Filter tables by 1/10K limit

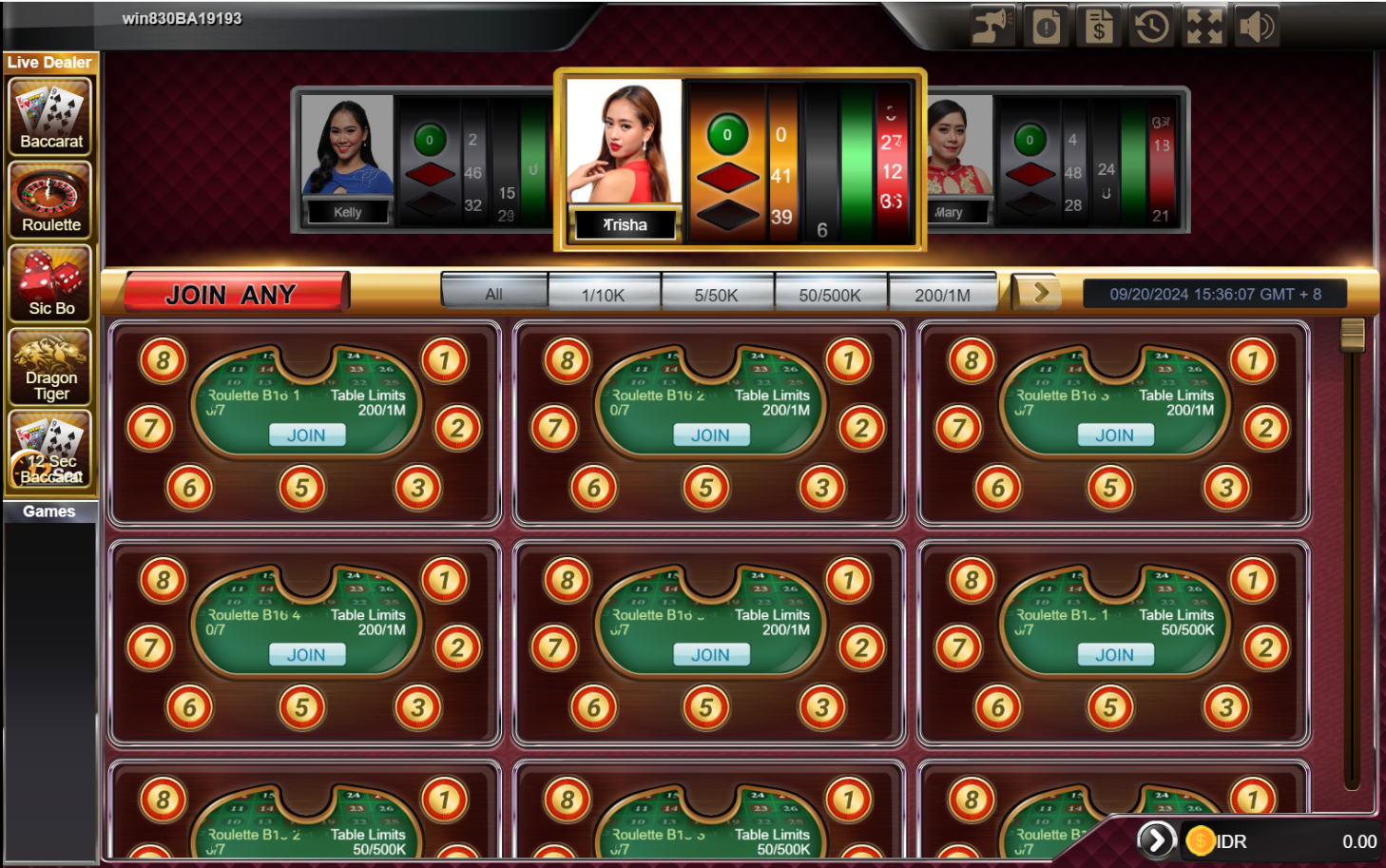click(x=604, y=295)
